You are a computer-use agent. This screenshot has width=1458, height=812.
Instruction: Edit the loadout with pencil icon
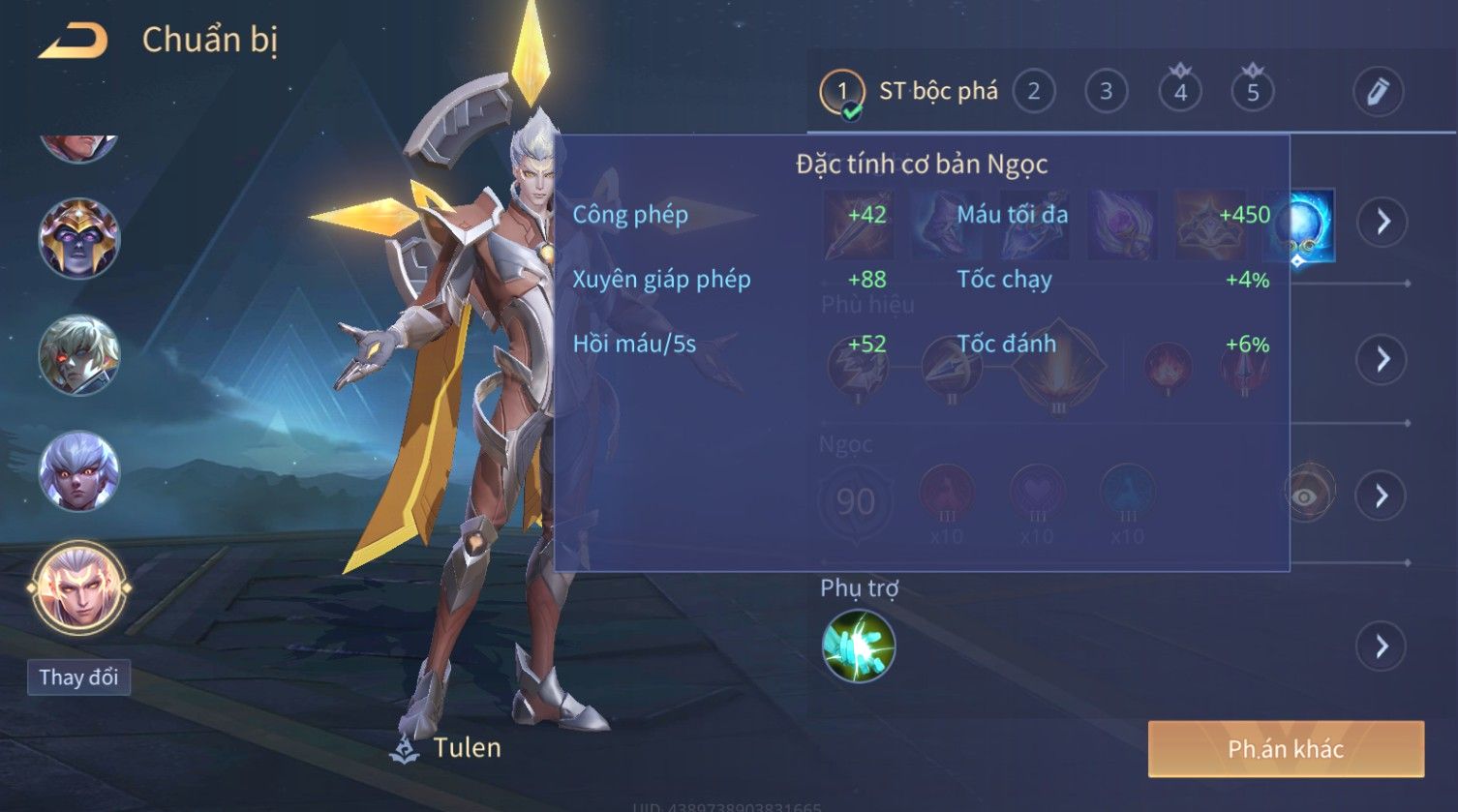pyautogui.click(x=1378, y=92)
